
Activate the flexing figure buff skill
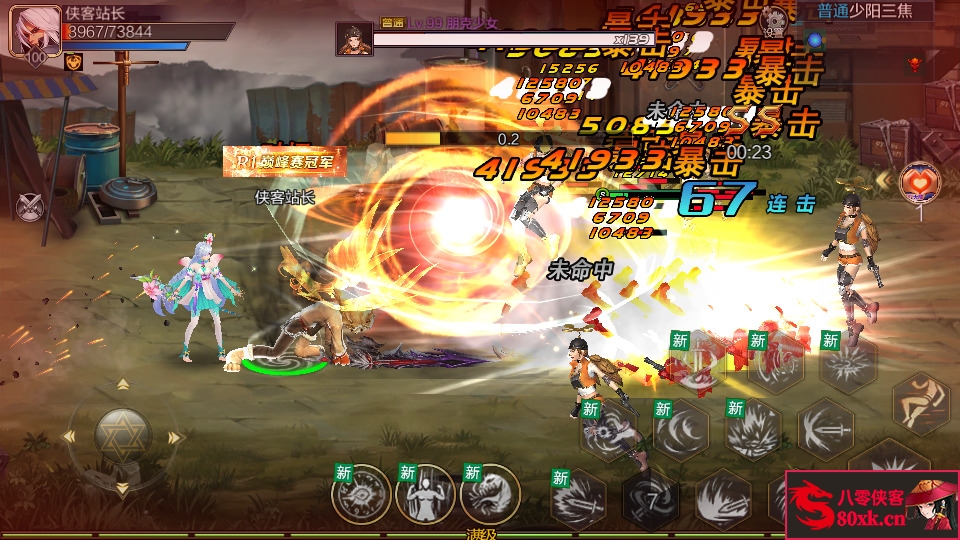(424, 493)
